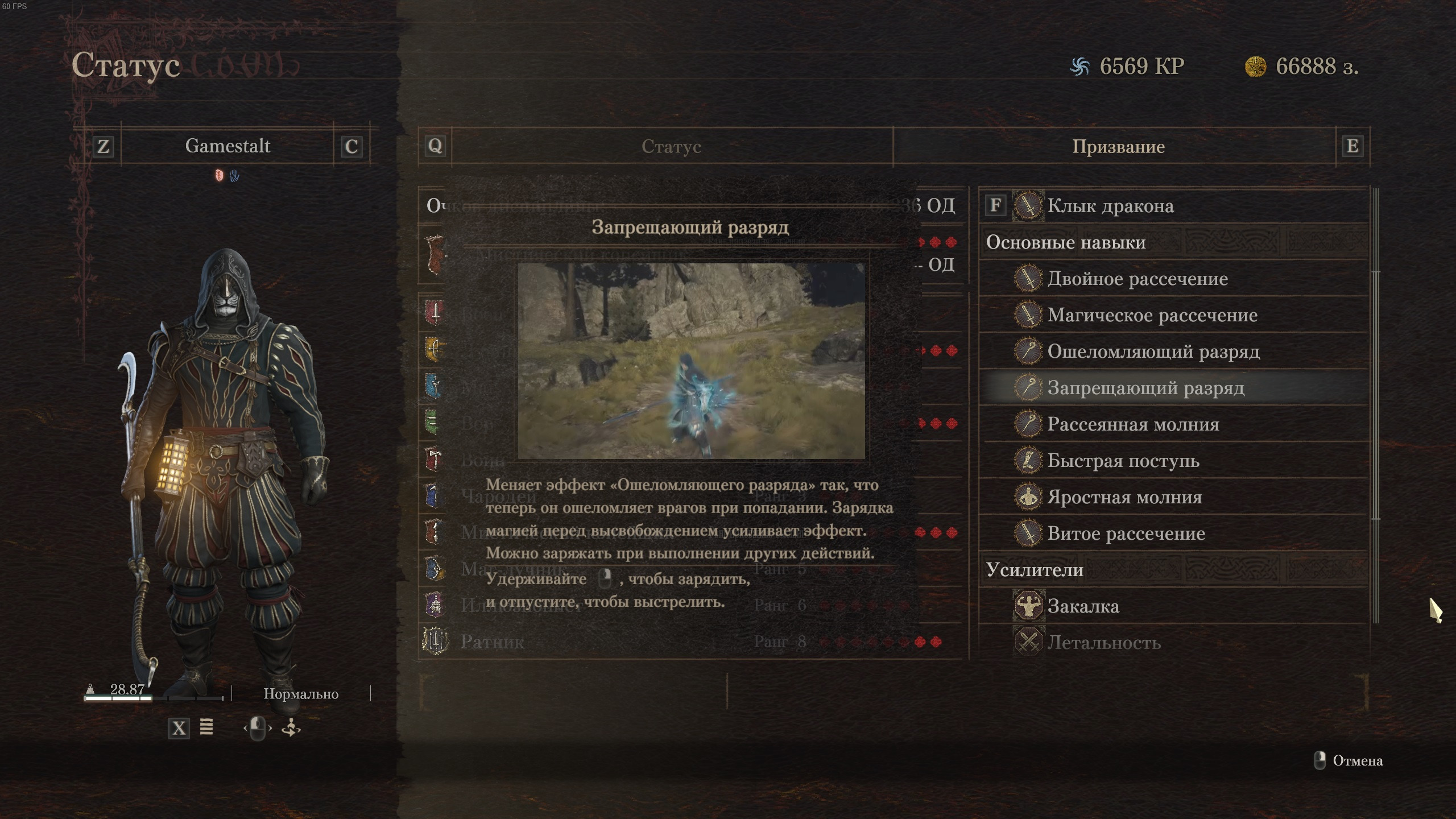Select Магическое рассечение in the list
The height and width of the screenshot is (819, 1456).
pos(1152,315)
